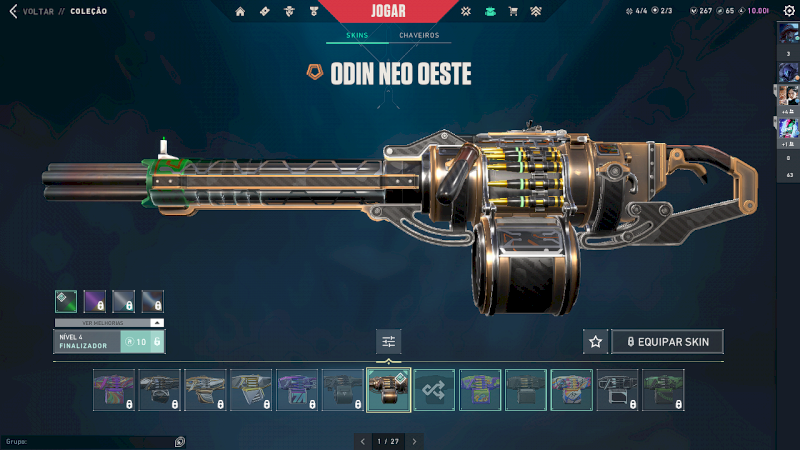Click the Equipar Skin button

coord(667,342)
